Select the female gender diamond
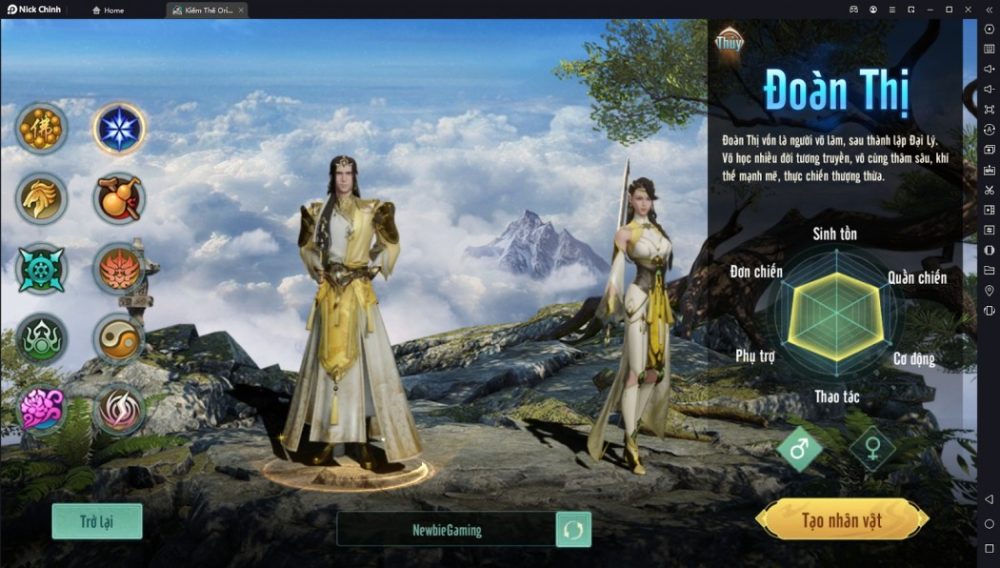 coord(872,449)
